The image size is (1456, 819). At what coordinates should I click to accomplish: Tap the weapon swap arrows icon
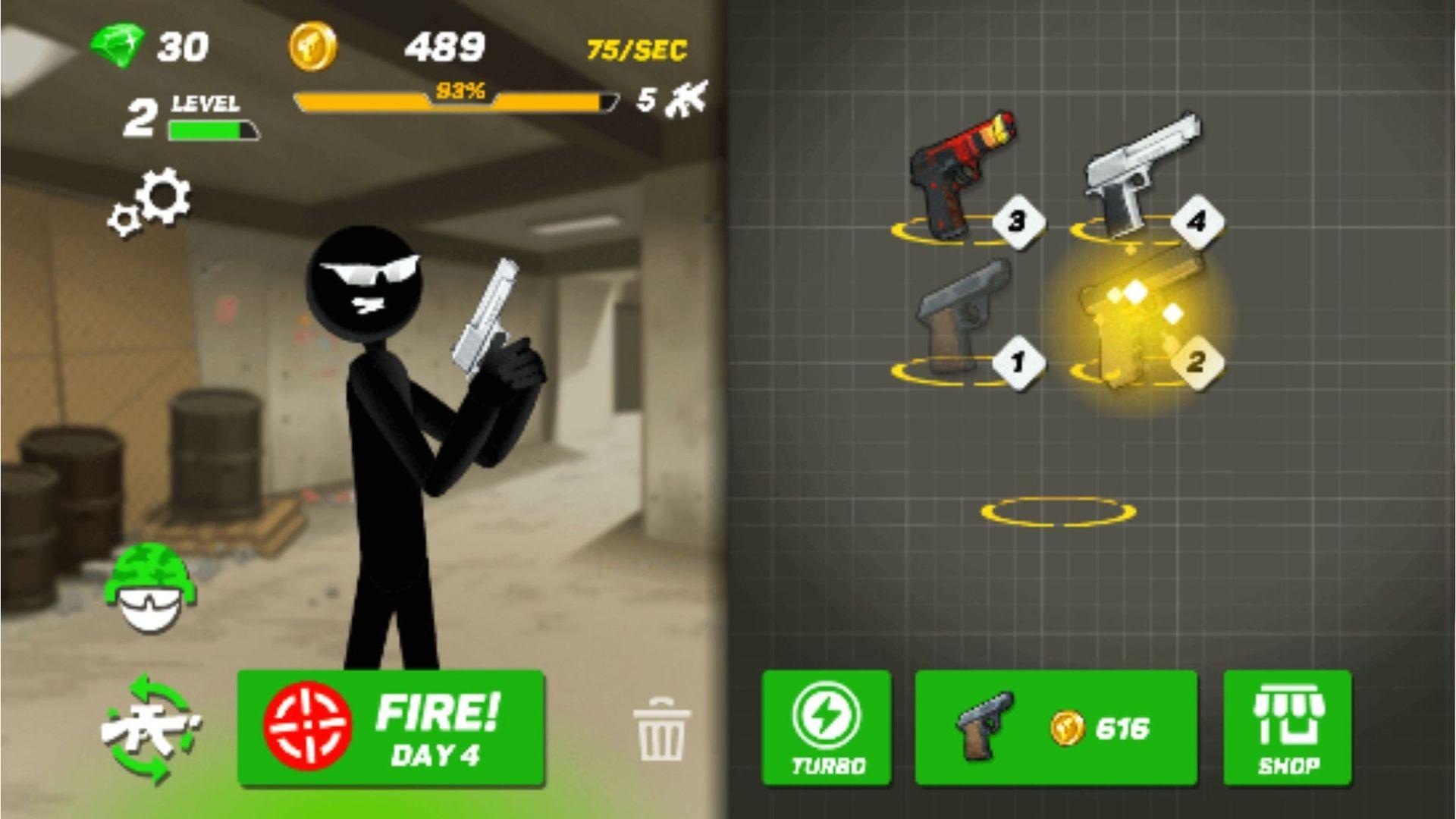point(150,730)
